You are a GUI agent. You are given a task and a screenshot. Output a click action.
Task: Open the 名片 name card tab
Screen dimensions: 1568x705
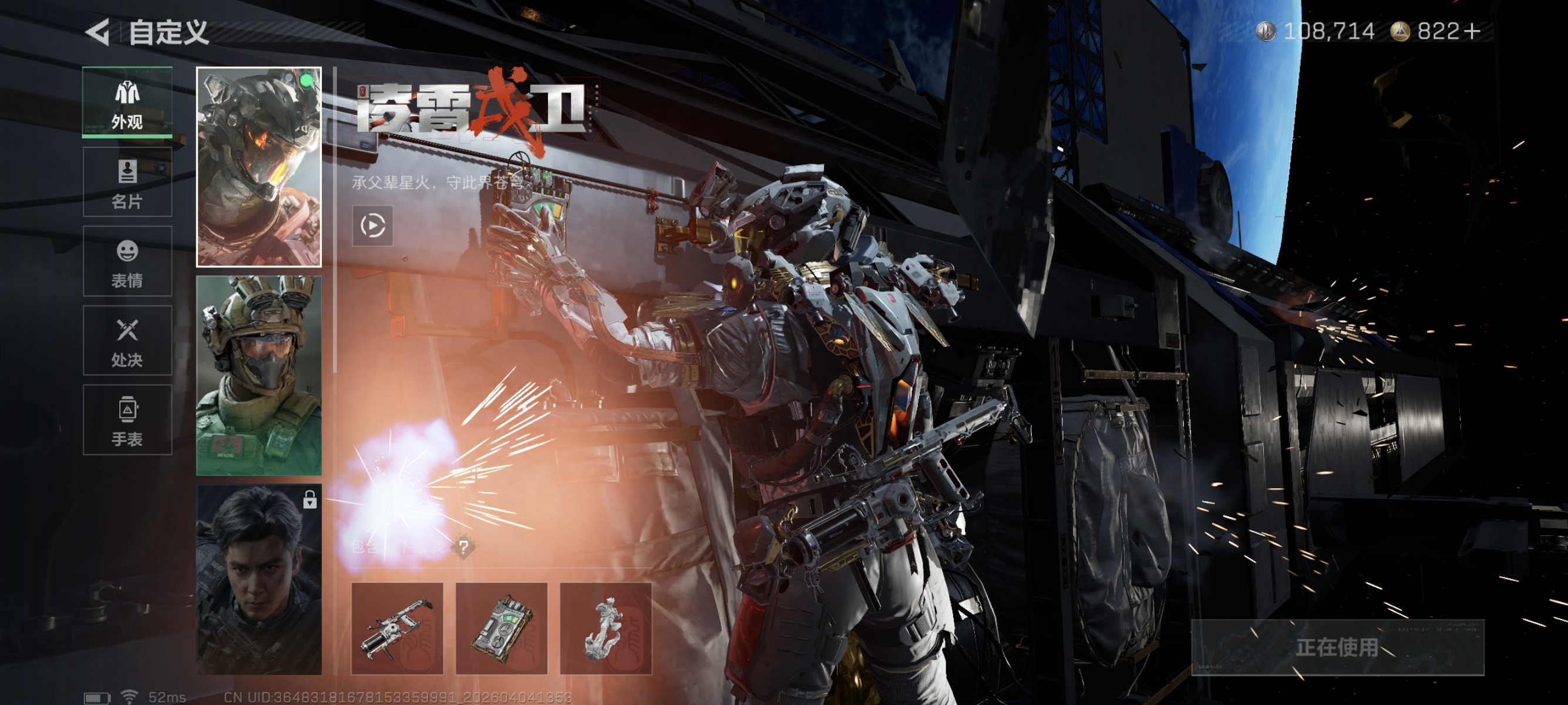(127, 182)
